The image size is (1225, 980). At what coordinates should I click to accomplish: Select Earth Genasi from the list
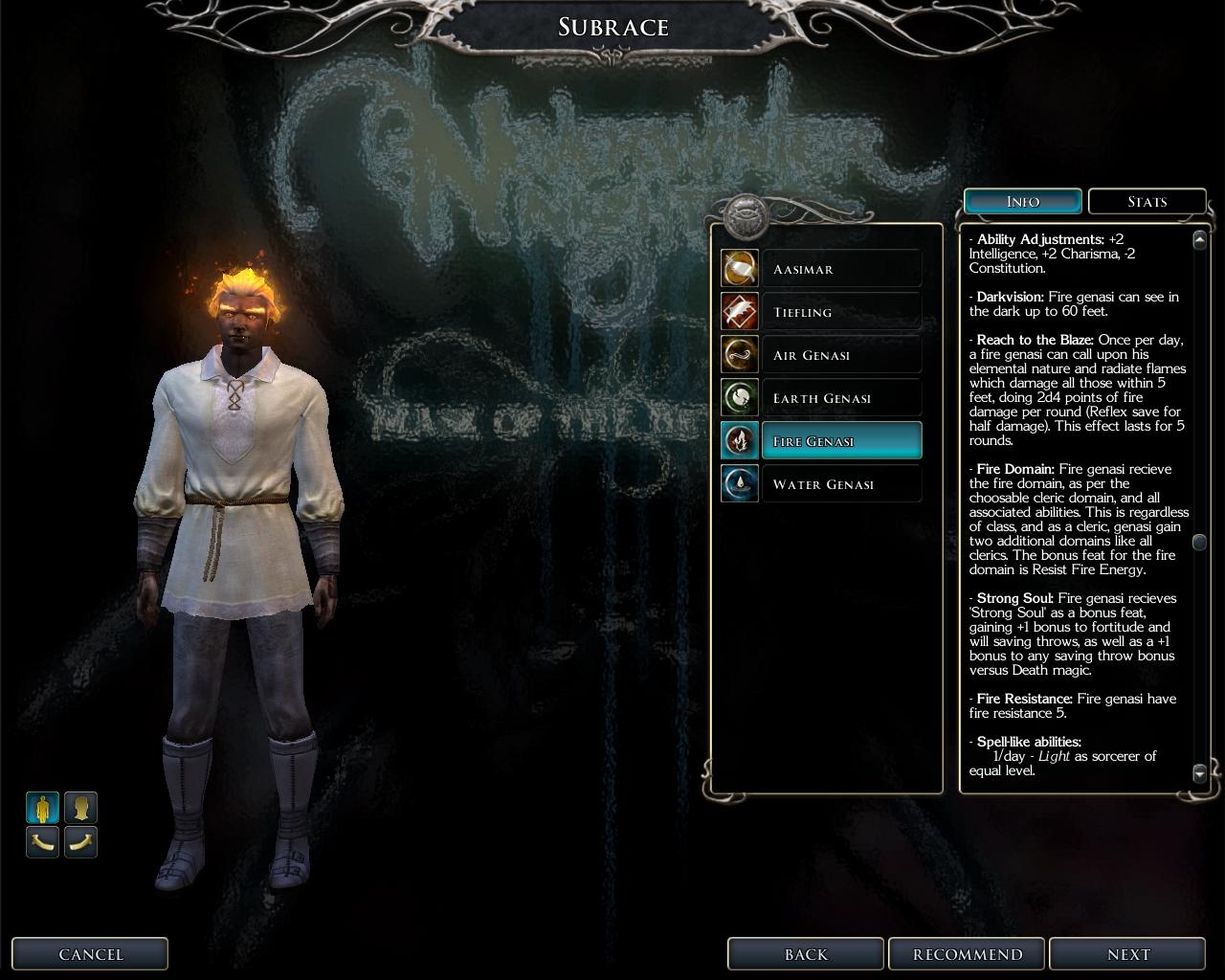click(x=840, y=398)
